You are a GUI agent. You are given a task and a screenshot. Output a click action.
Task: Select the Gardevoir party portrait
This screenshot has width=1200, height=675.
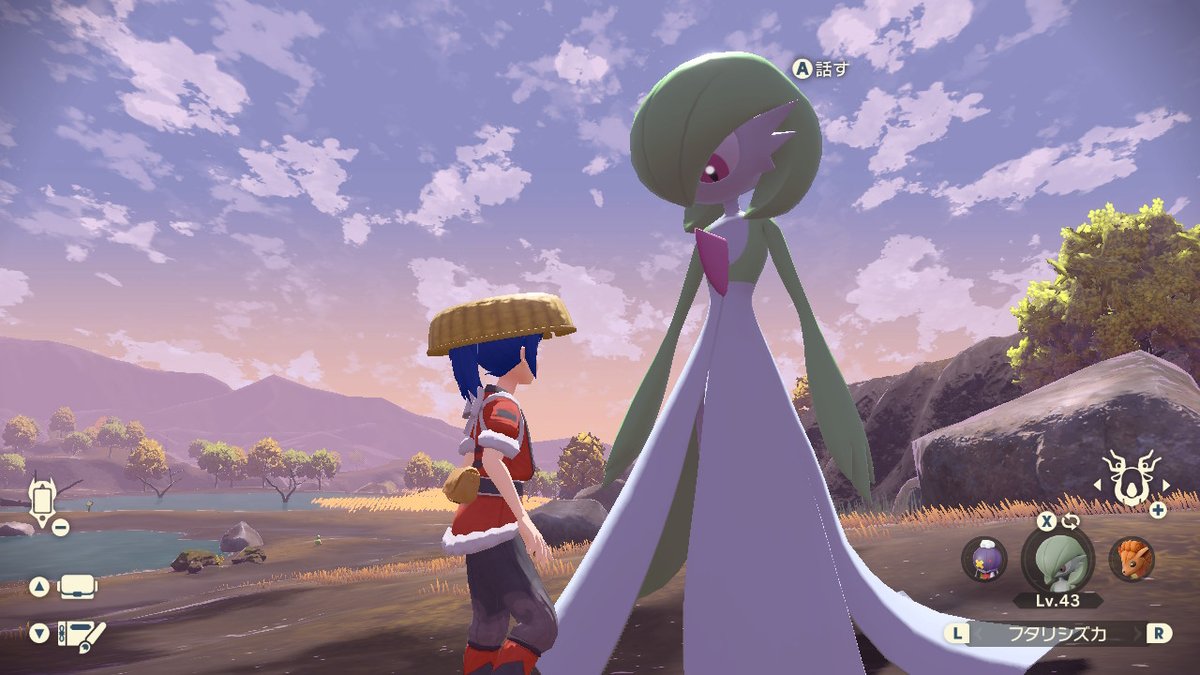tap(1057, 559)
